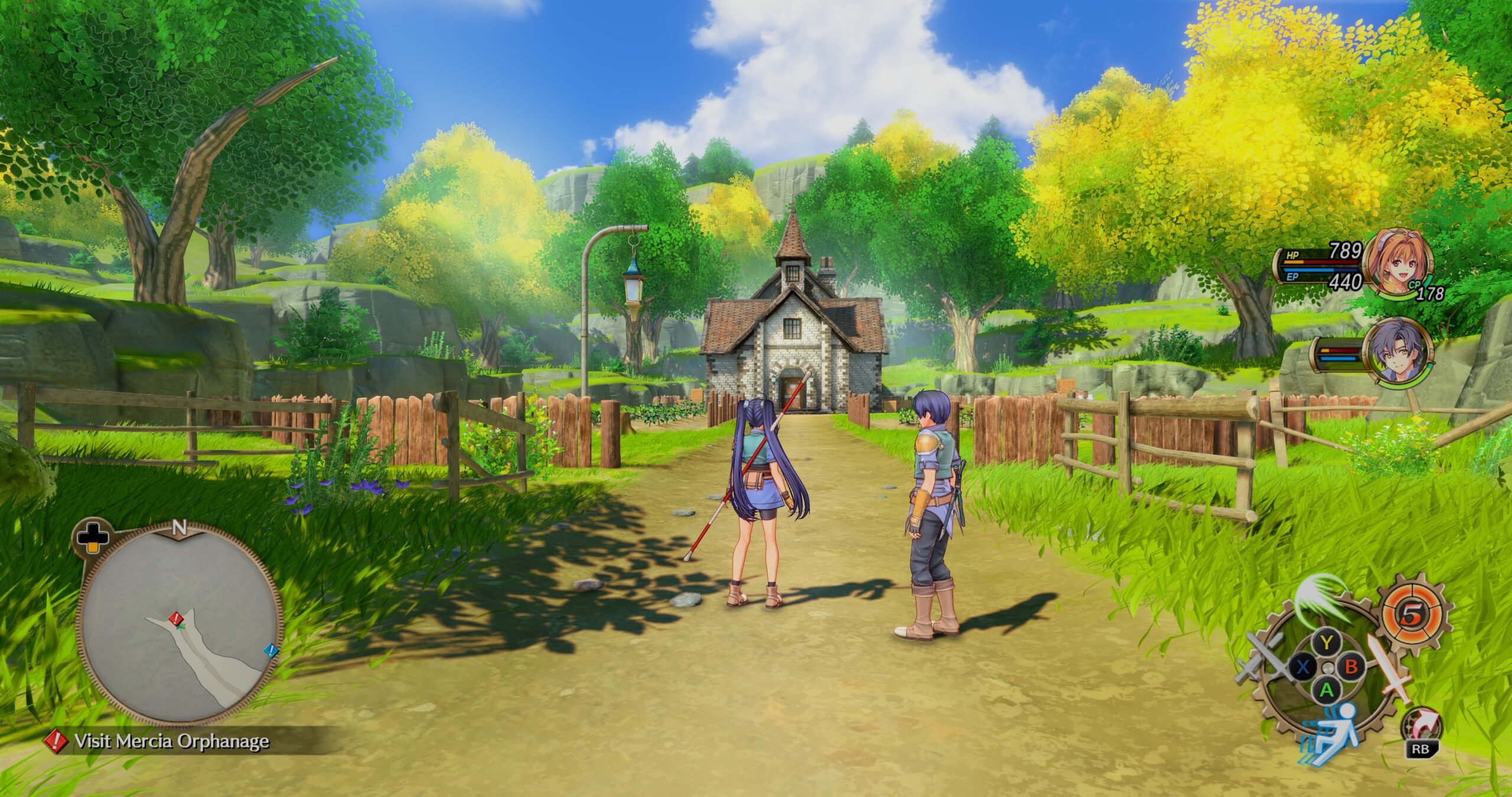This screenshot has height=797, width=1512.
Task: Click the red quest marker on the minimap
Action: pyautogui.click(x=175, y=619)
